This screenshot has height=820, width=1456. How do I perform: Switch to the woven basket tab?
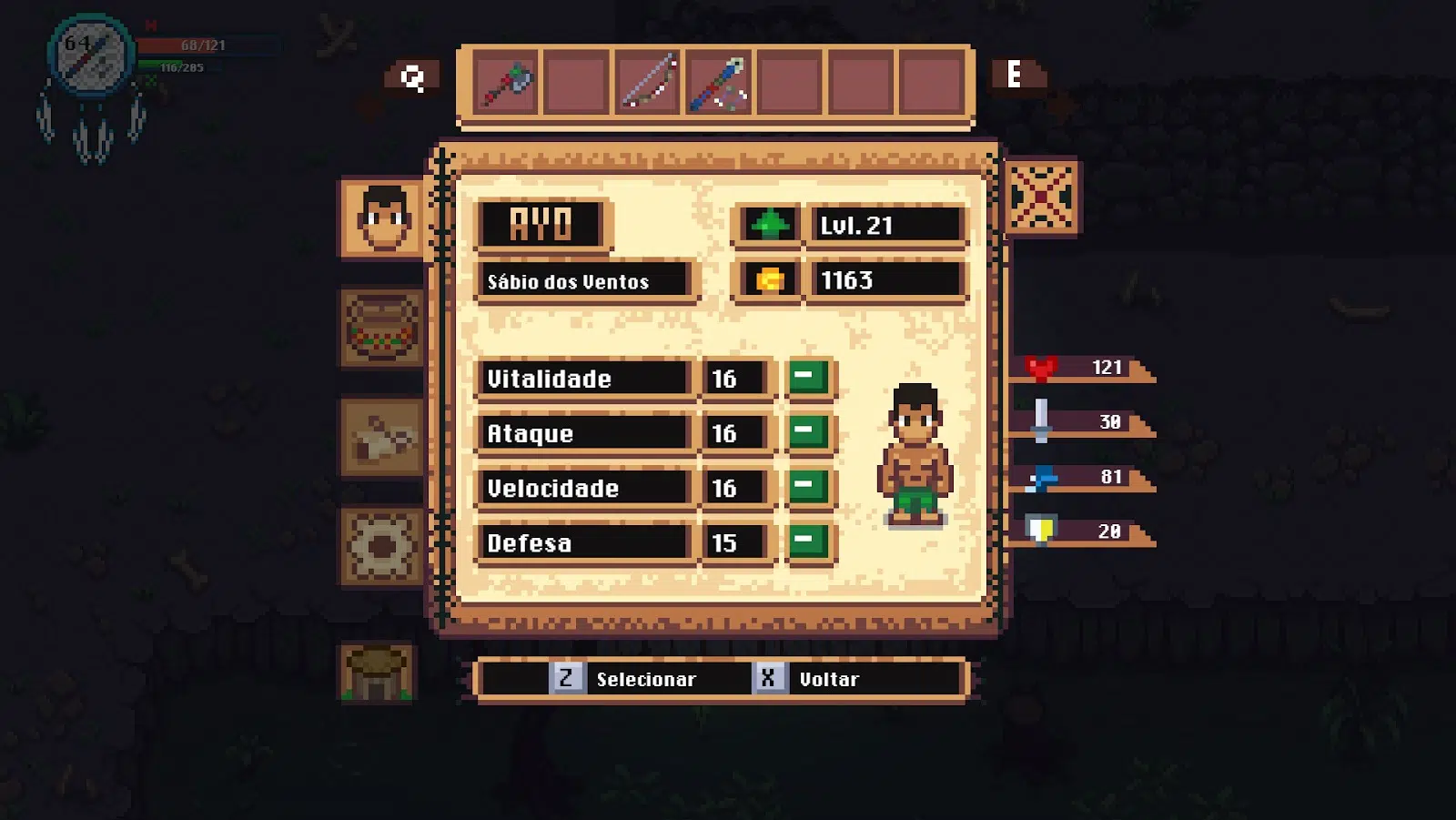[x=382, y=329]
